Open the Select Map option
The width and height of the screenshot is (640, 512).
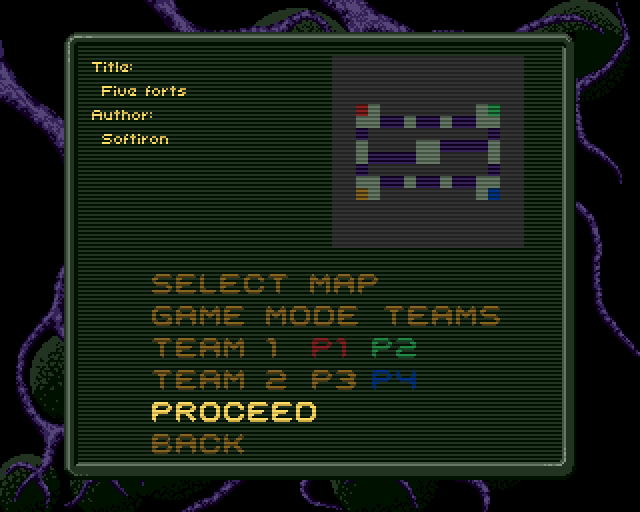click(264, 284)
